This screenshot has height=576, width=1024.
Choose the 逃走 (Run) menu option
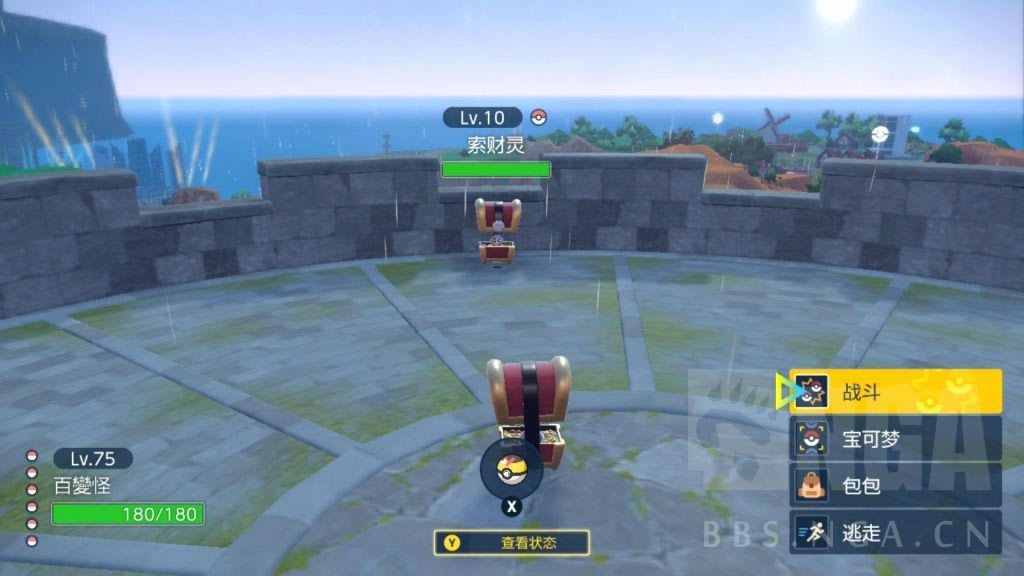(x=895, y=532)
